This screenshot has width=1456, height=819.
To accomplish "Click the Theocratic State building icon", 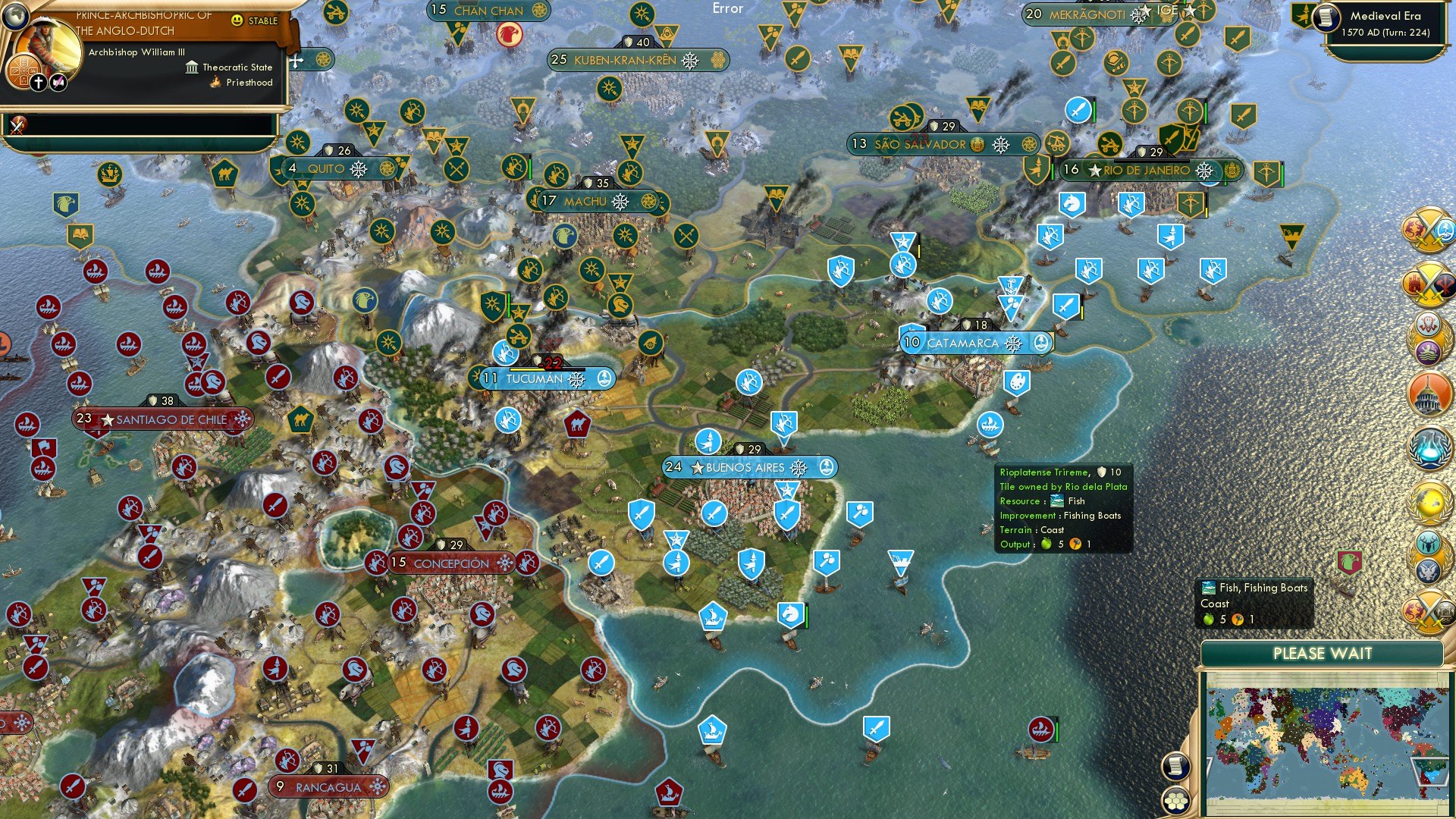I will 192,70.
